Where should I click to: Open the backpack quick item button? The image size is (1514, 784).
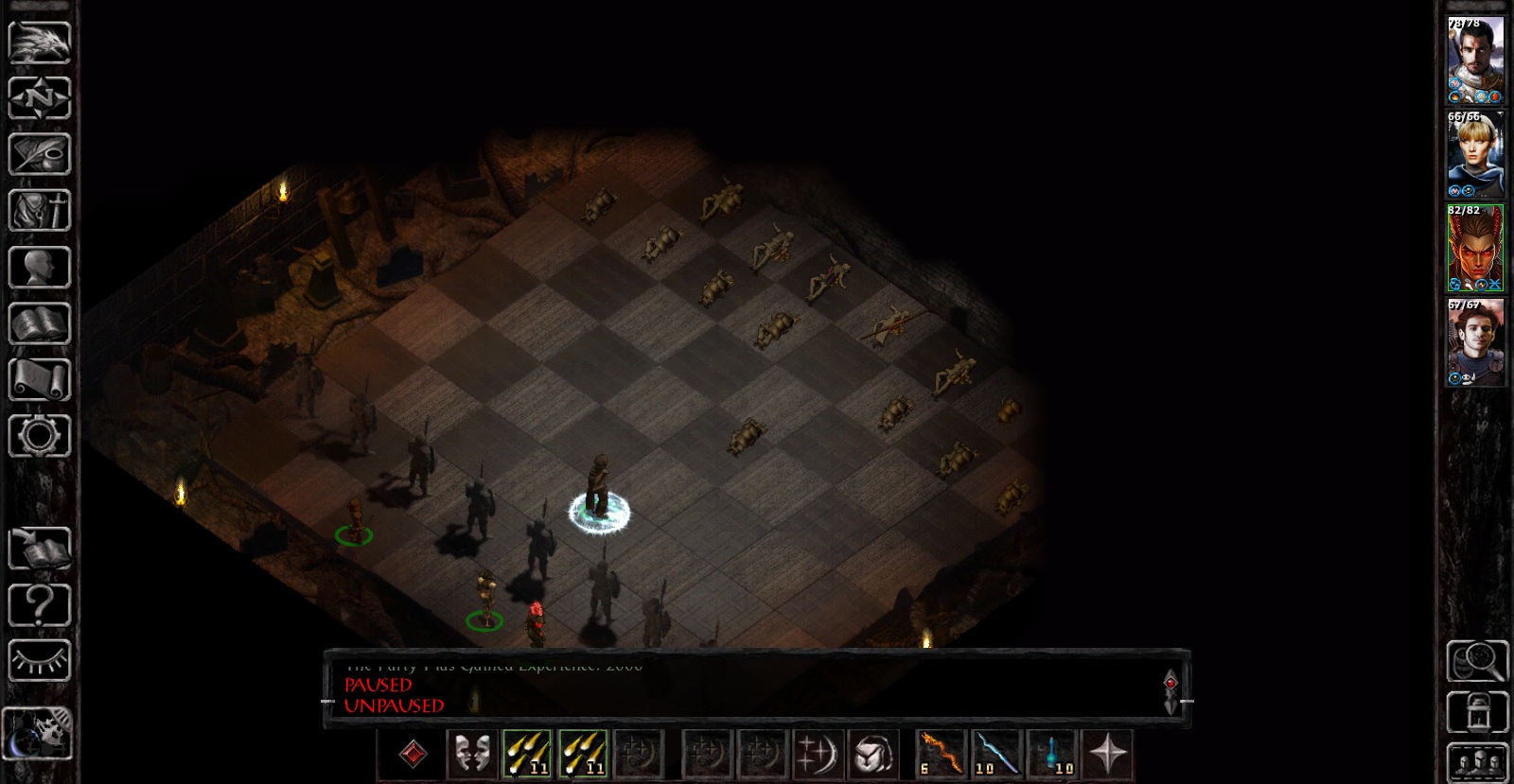[873, 755]
